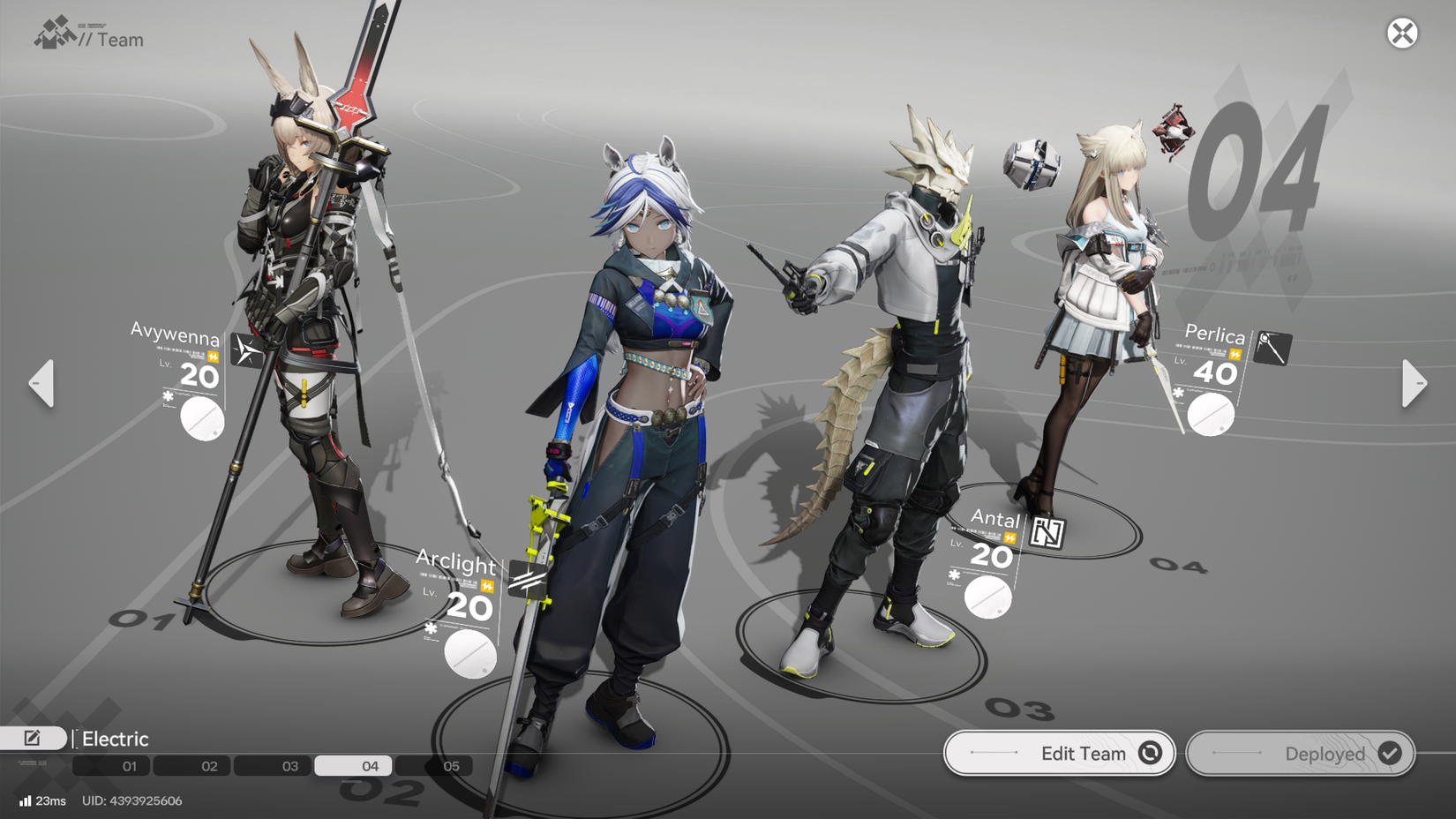
Task: Click the Deployed button
Action: [1301, 754]
